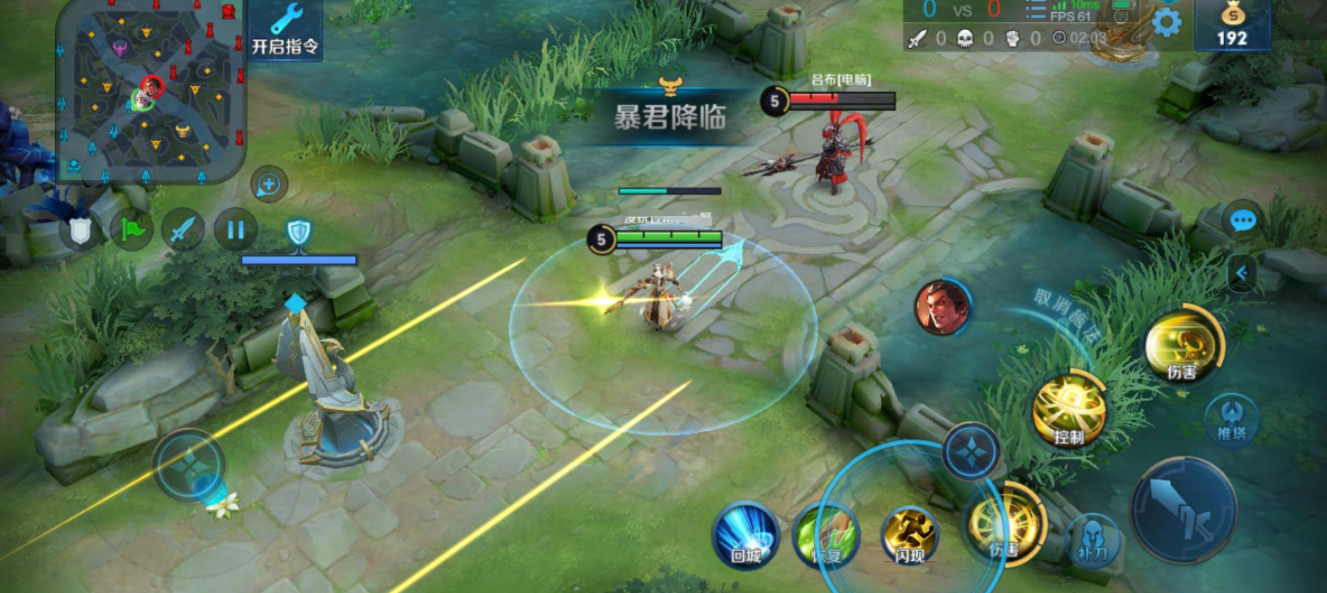Tap the minimap in the corner
Viewport: 1327px width, 593px height.
(150, 90)
